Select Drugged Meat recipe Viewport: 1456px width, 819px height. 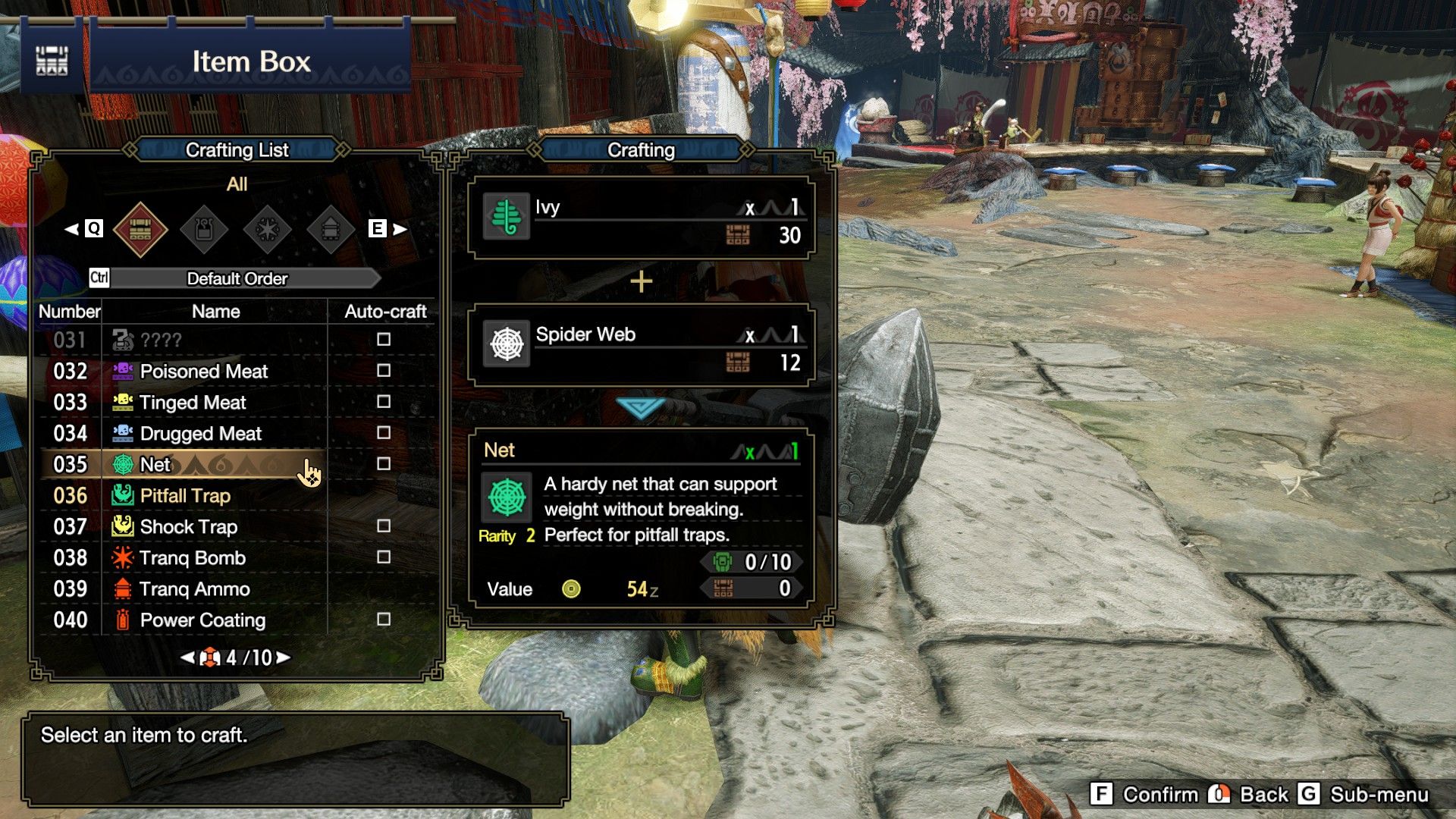pyautogui.click(x=200, y=433)
